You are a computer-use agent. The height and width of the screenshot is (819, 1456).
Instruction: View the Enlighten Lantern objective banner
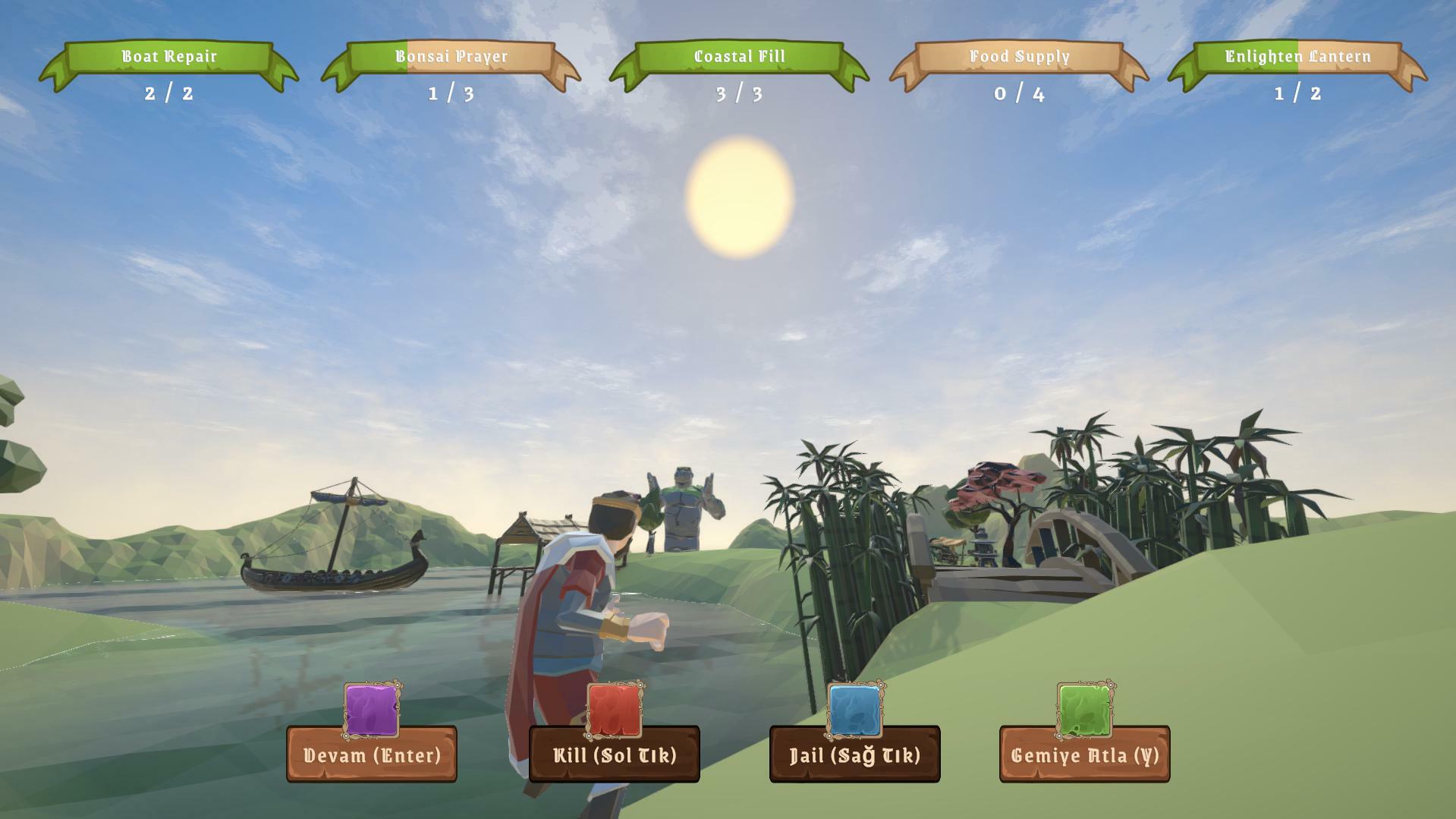(x=1297, y=57)
